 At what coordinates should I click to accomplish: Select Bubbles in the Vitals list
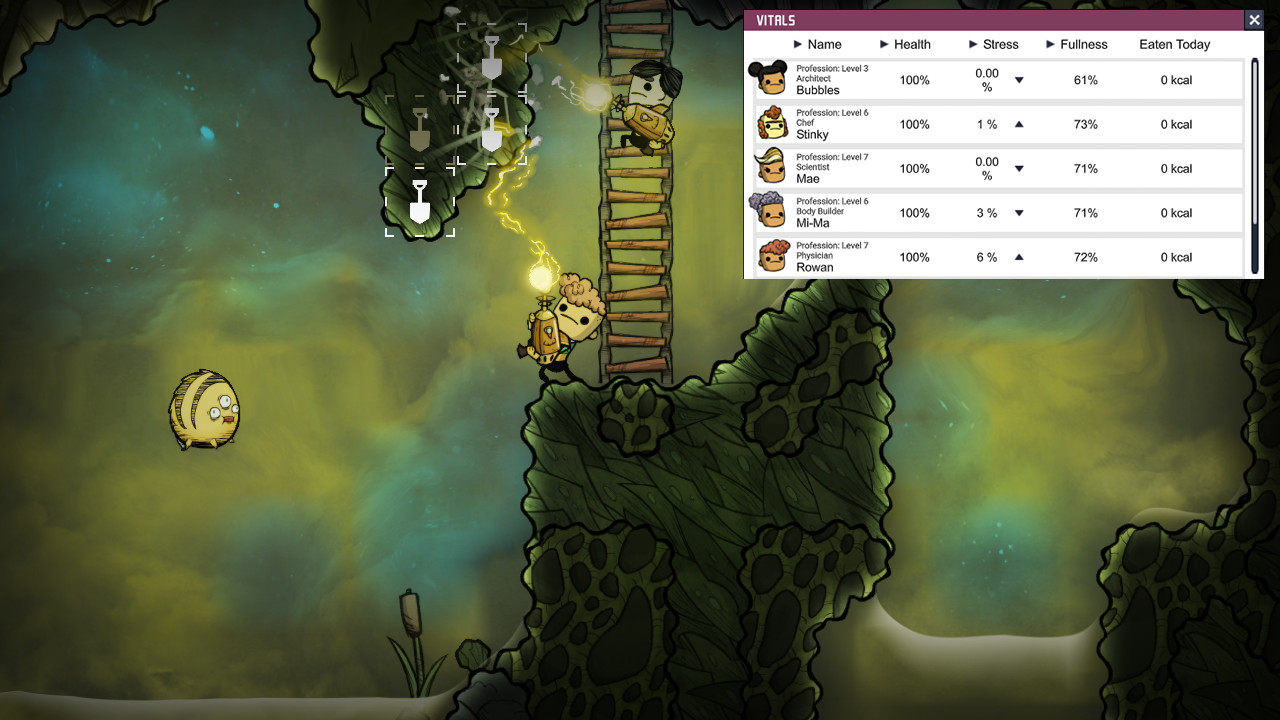(818, 90)
